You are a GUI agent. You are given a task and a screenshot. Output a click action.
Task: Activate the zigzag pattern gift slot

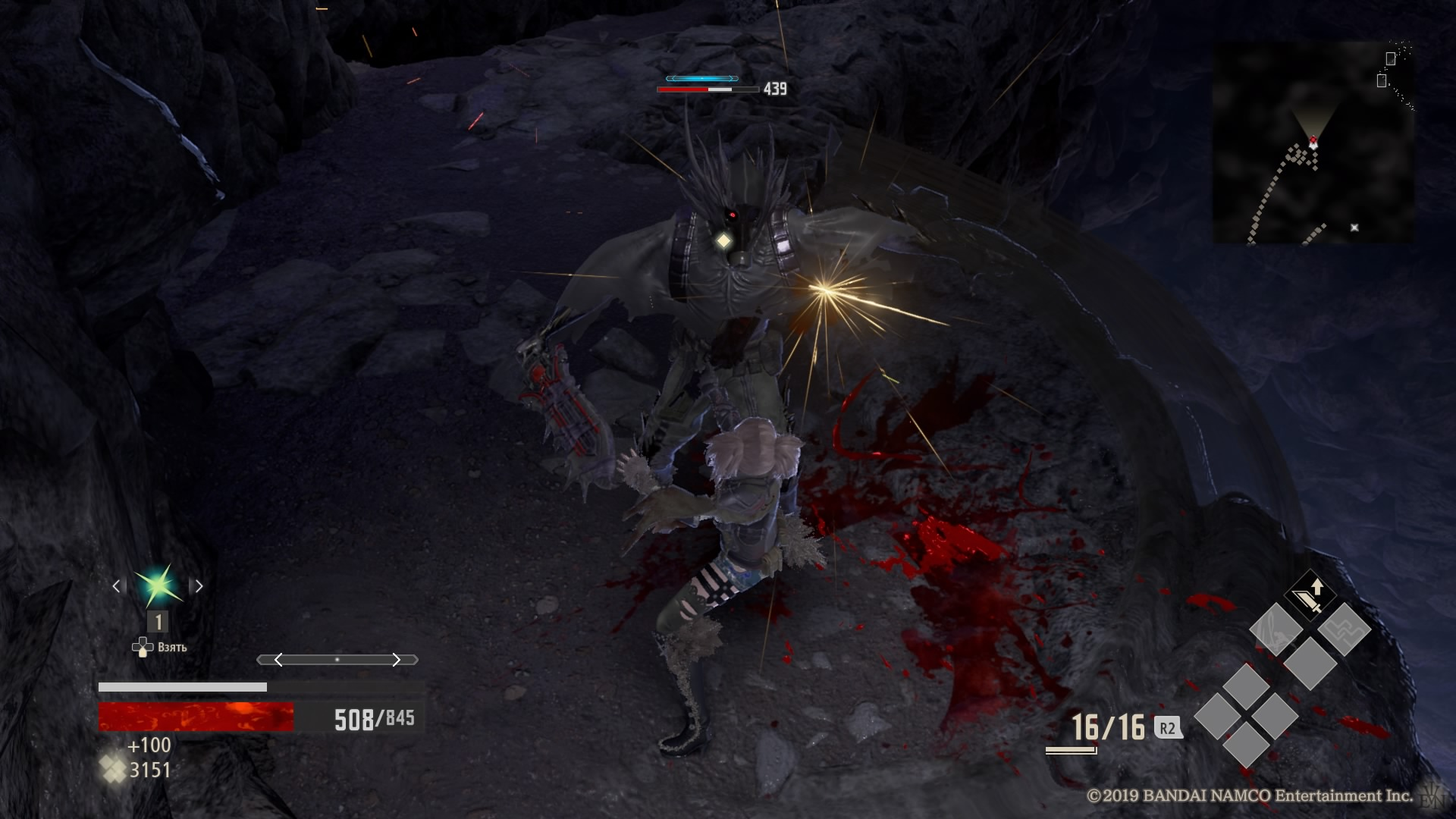point(1344,629)
